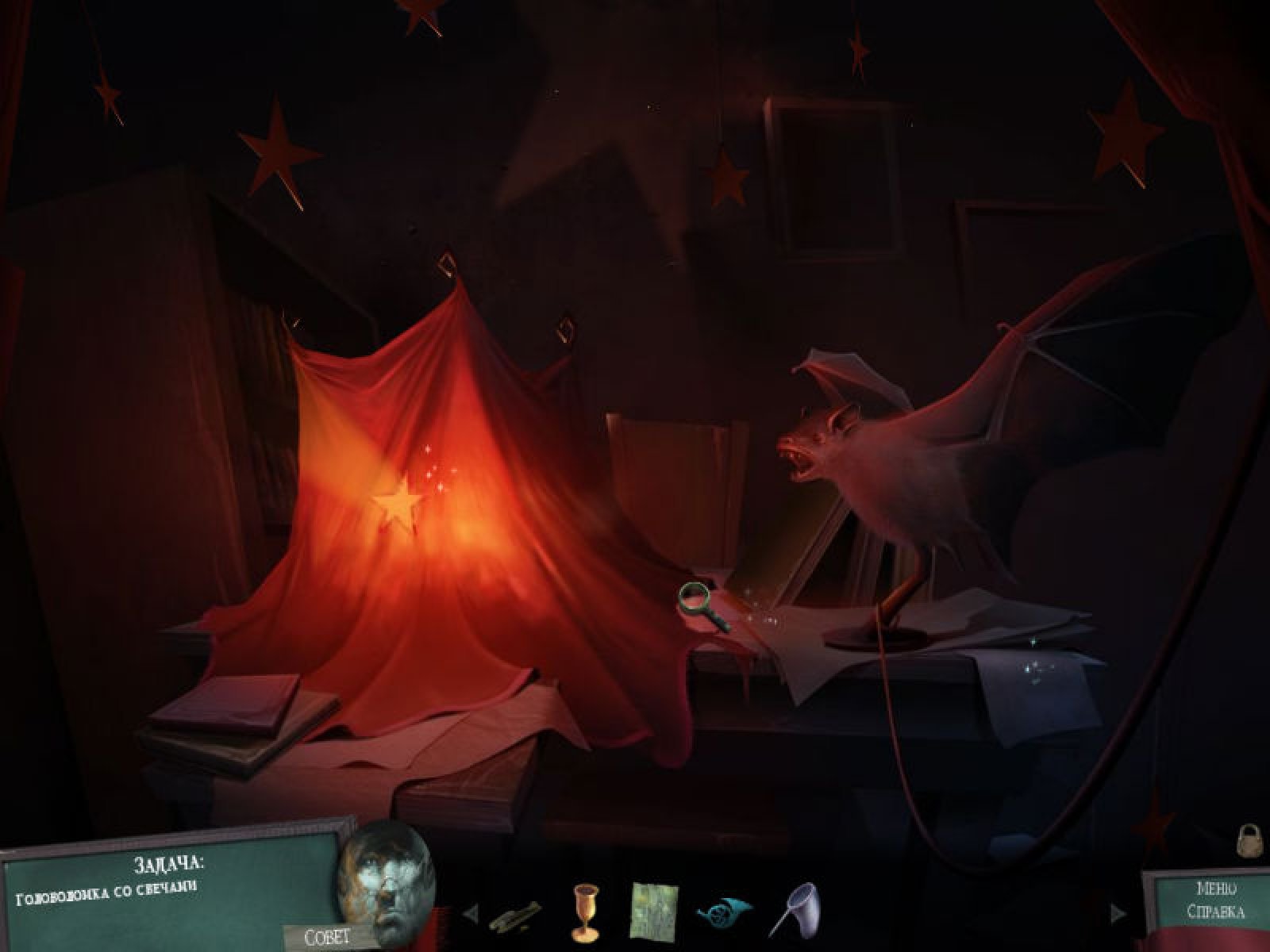The width and height of the screenshot is (1270, 952).
Task: Show next inventory items with right arrow
Action: [1117, 913]
